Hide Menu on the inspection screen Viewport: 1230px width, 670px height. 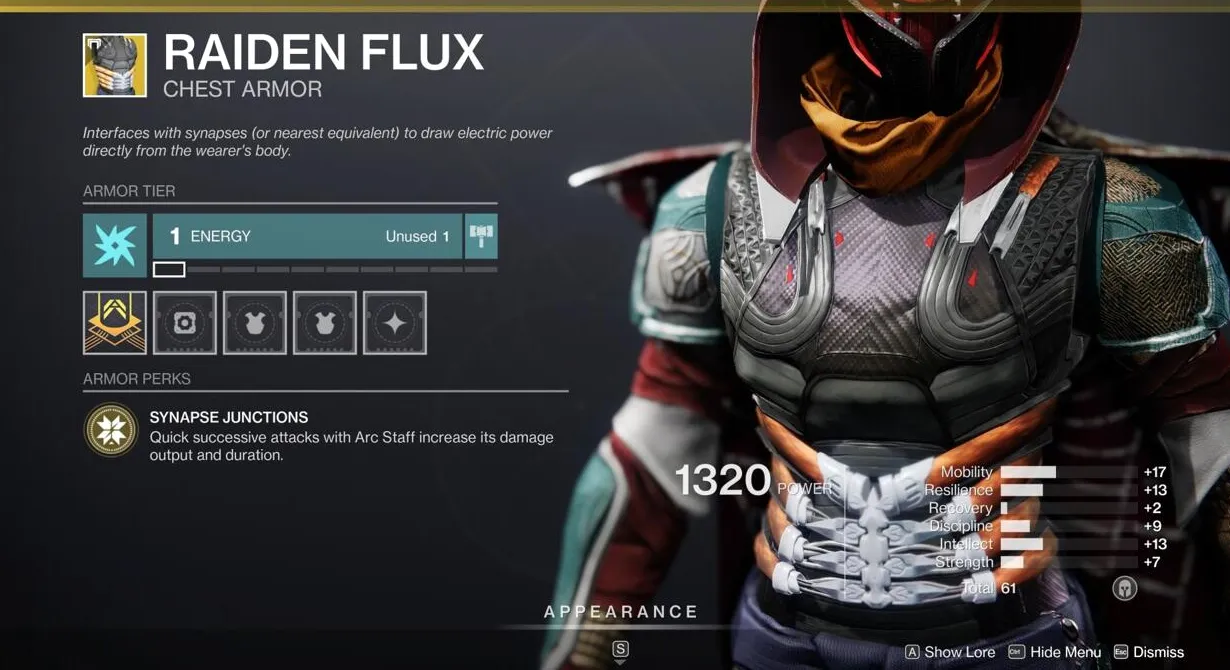(x=1055, y=652)
